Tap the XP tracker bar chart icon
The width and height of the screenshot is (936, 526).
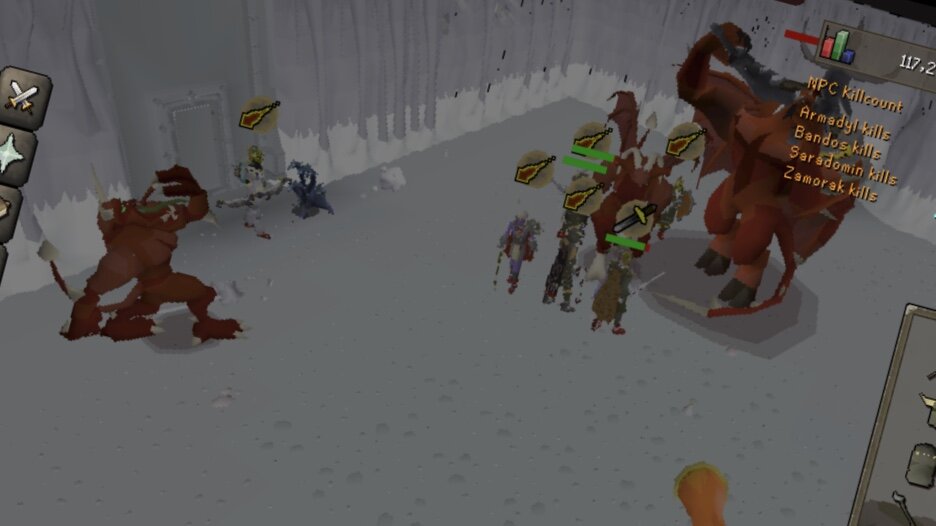[837, 44]
